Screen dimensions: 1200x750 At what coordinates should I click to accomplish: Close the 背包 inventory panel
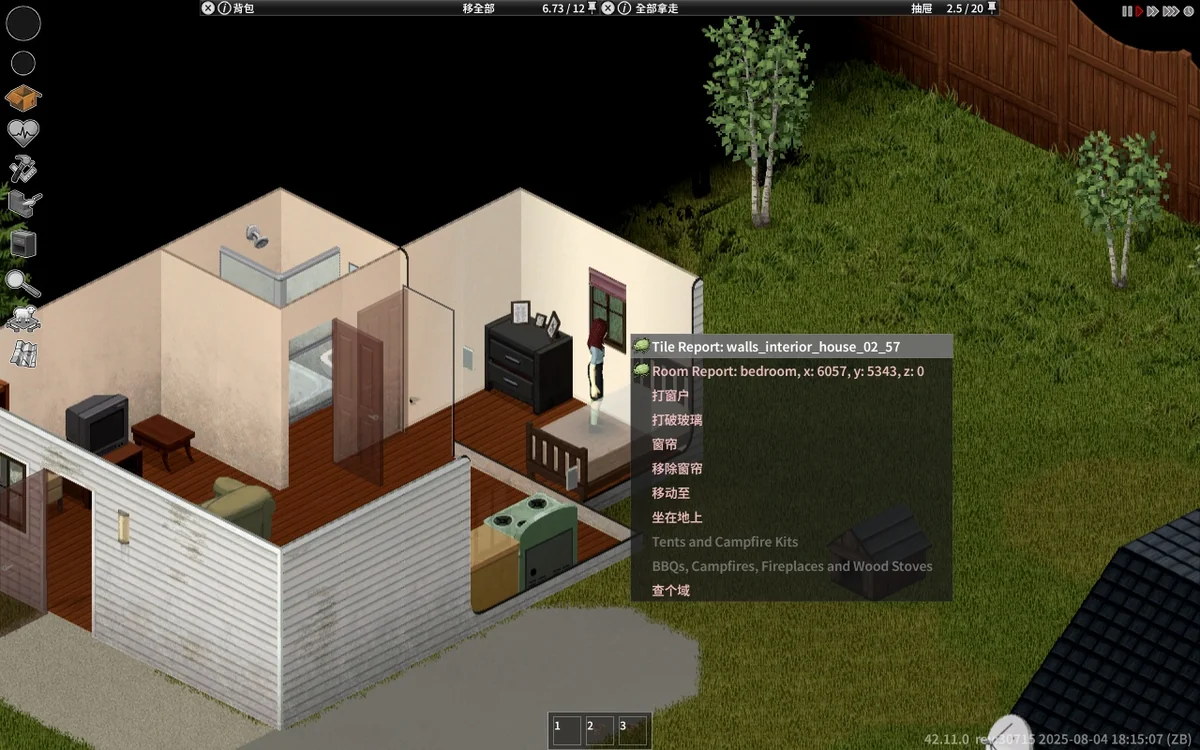[x=208, y=8]
